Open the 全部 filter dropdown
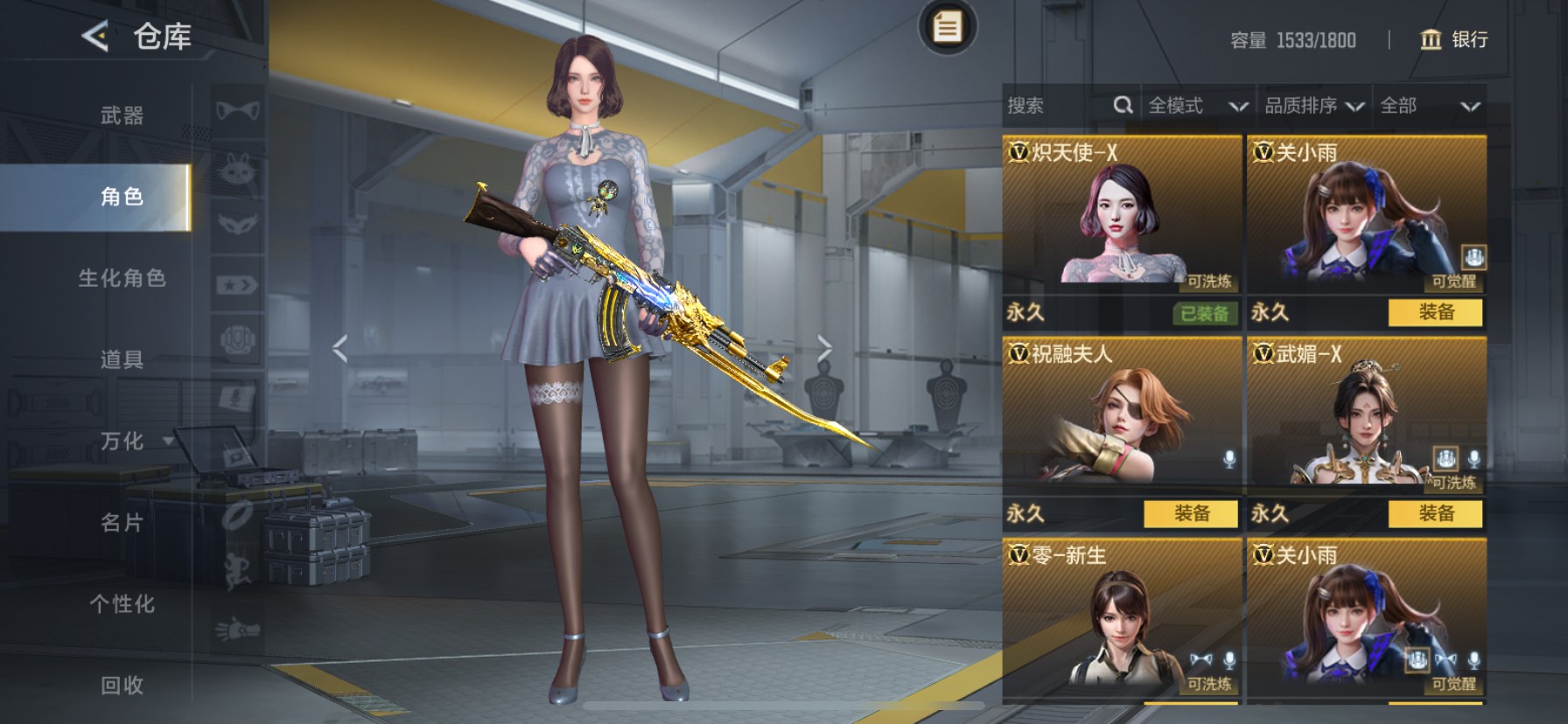Image resolution: width=1568 pixels, height=724 pixels. [1429, 106]
